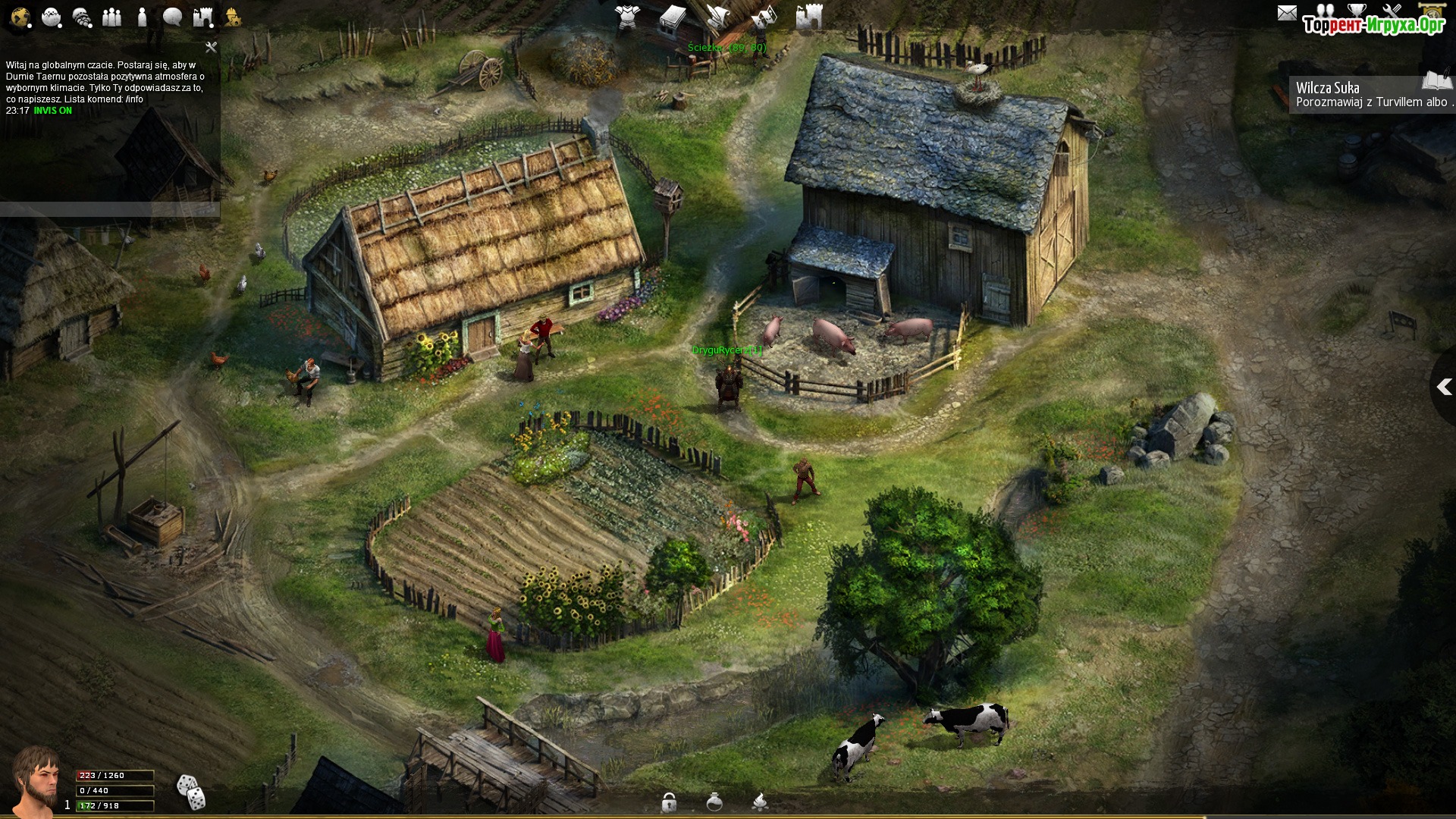The height and width of the screenshot is (819, 1456).
Task: Click the castle icon in the top center
Action: [x=809, y=17]
